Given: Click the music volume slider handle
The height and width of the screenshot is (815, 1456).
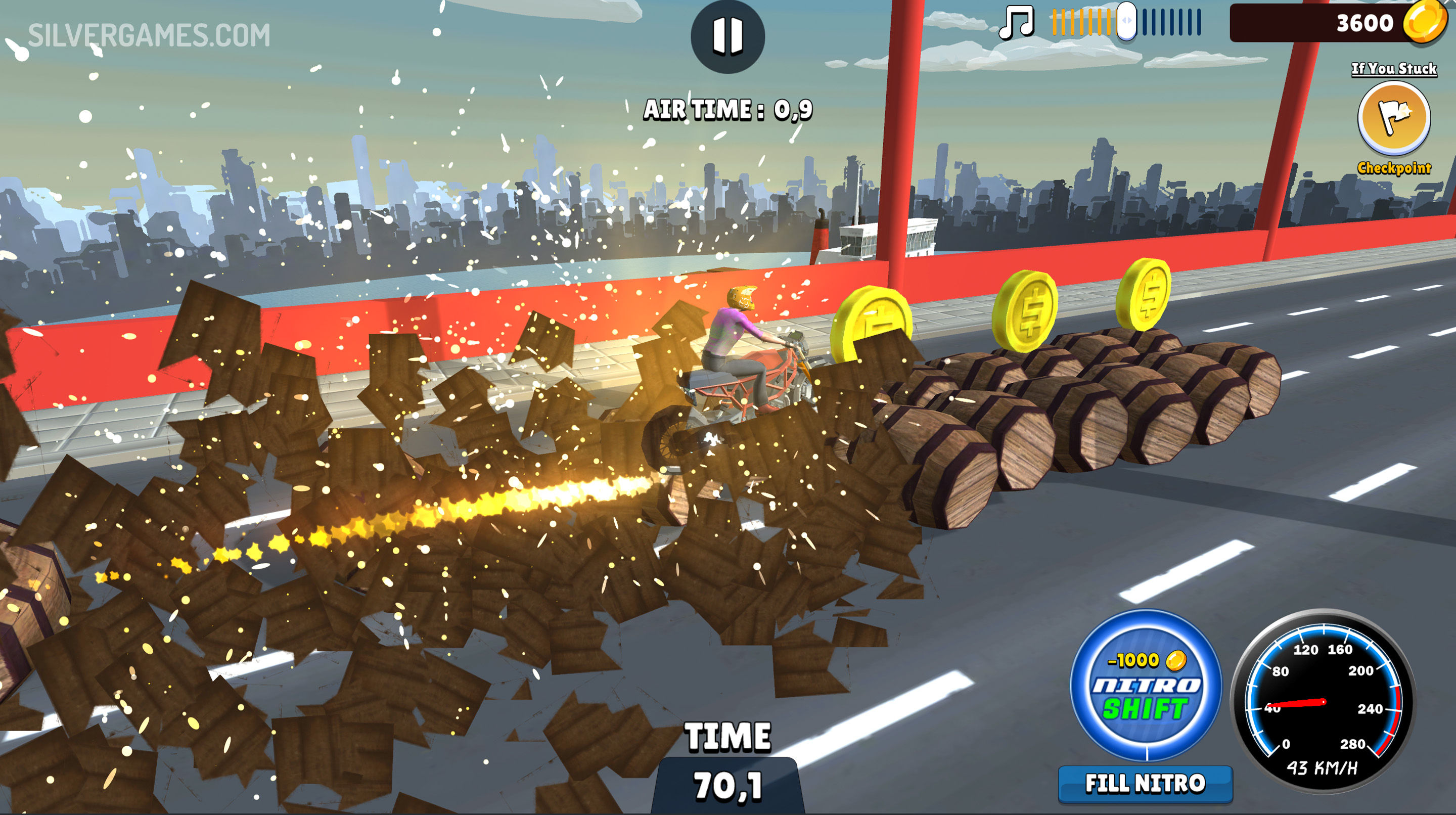Looking at the screenshot, I should (x=1126, y=21).
